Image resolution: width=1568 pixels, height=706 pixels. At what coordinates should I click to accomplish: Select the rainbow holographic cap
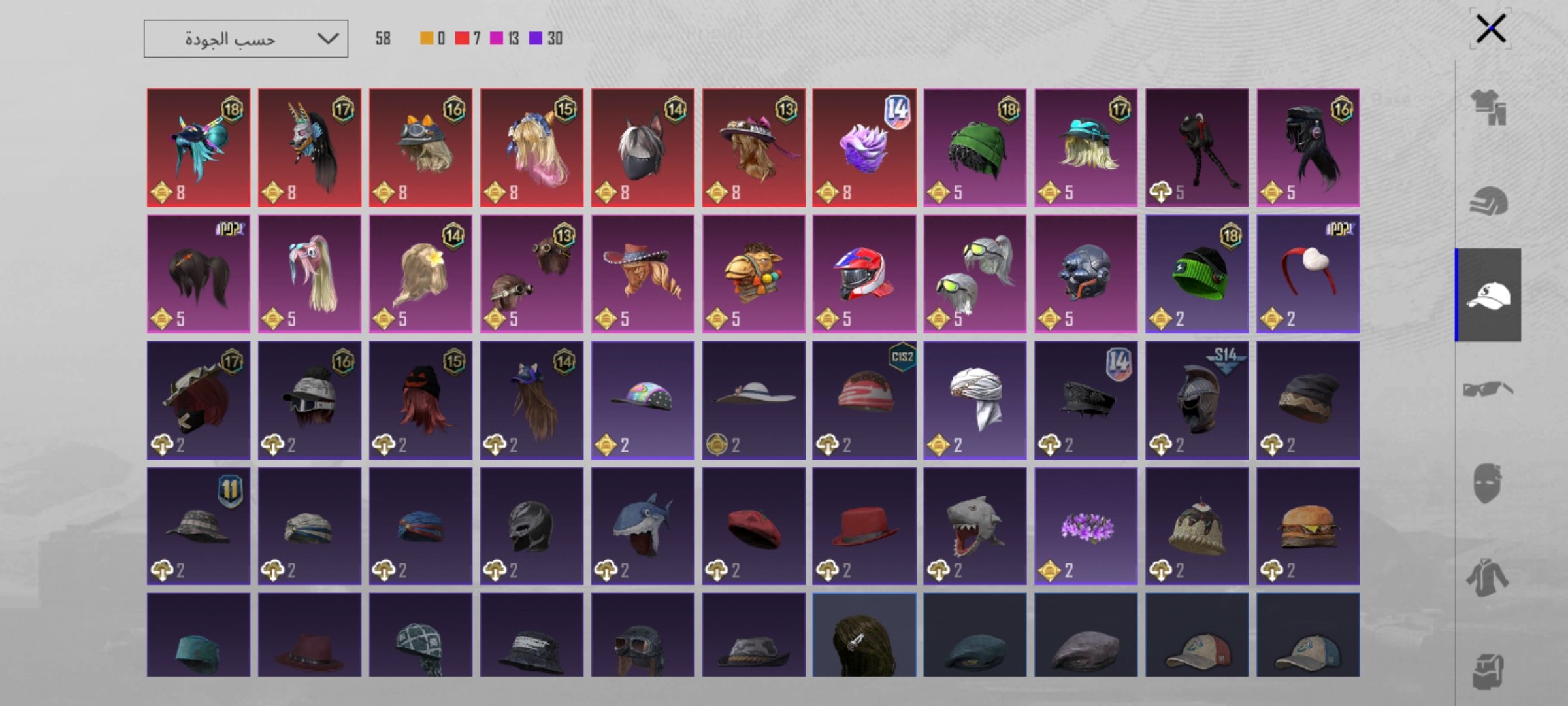(x=642, y=400)
